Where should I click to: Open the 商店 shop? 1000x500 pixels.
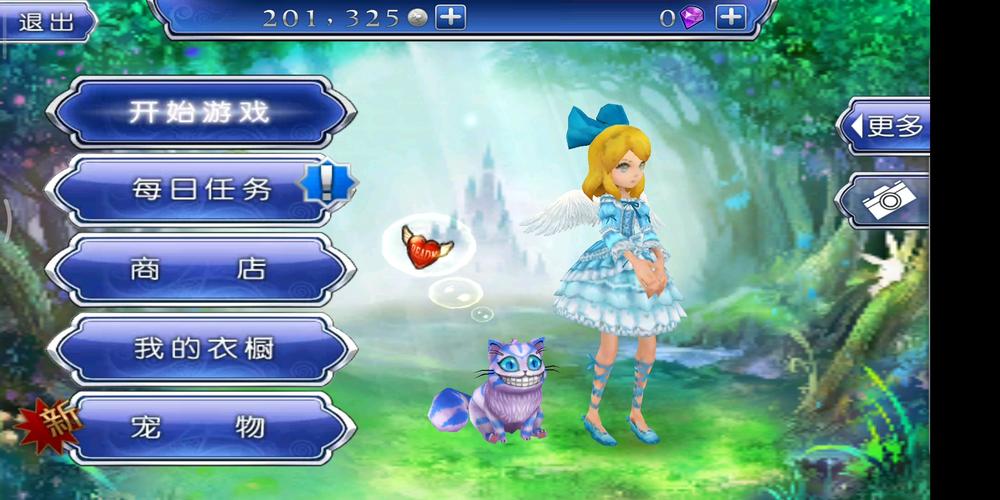click(200, 269)
